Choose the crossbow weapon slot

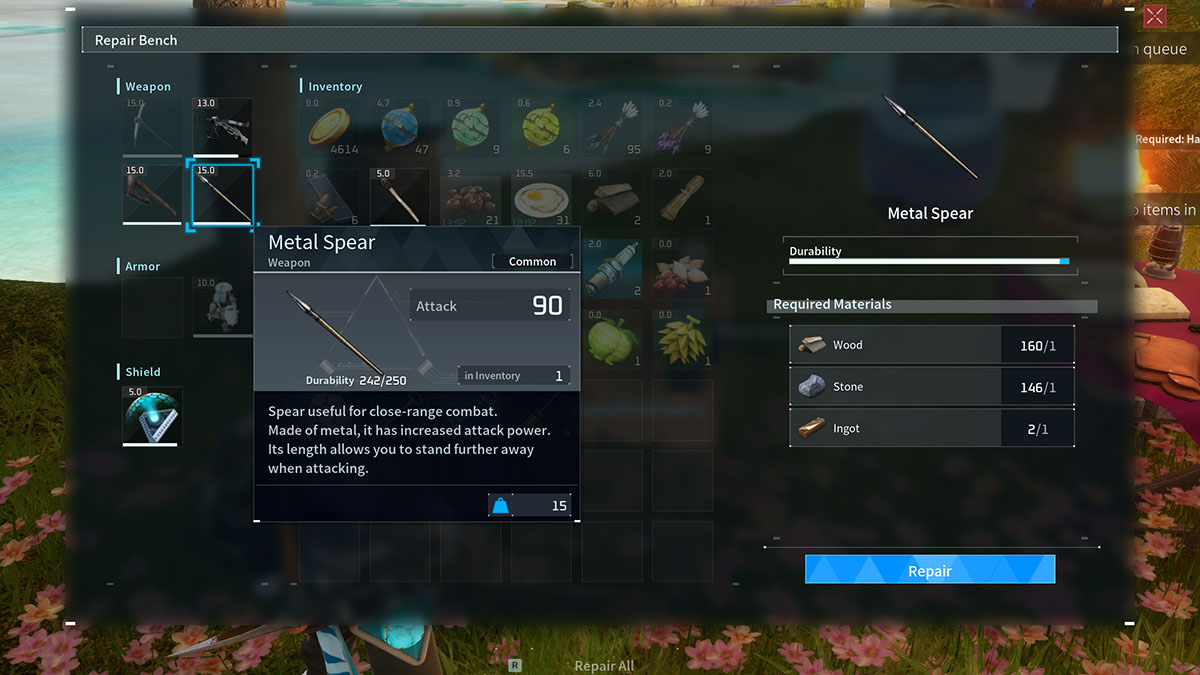click(223, 127)
